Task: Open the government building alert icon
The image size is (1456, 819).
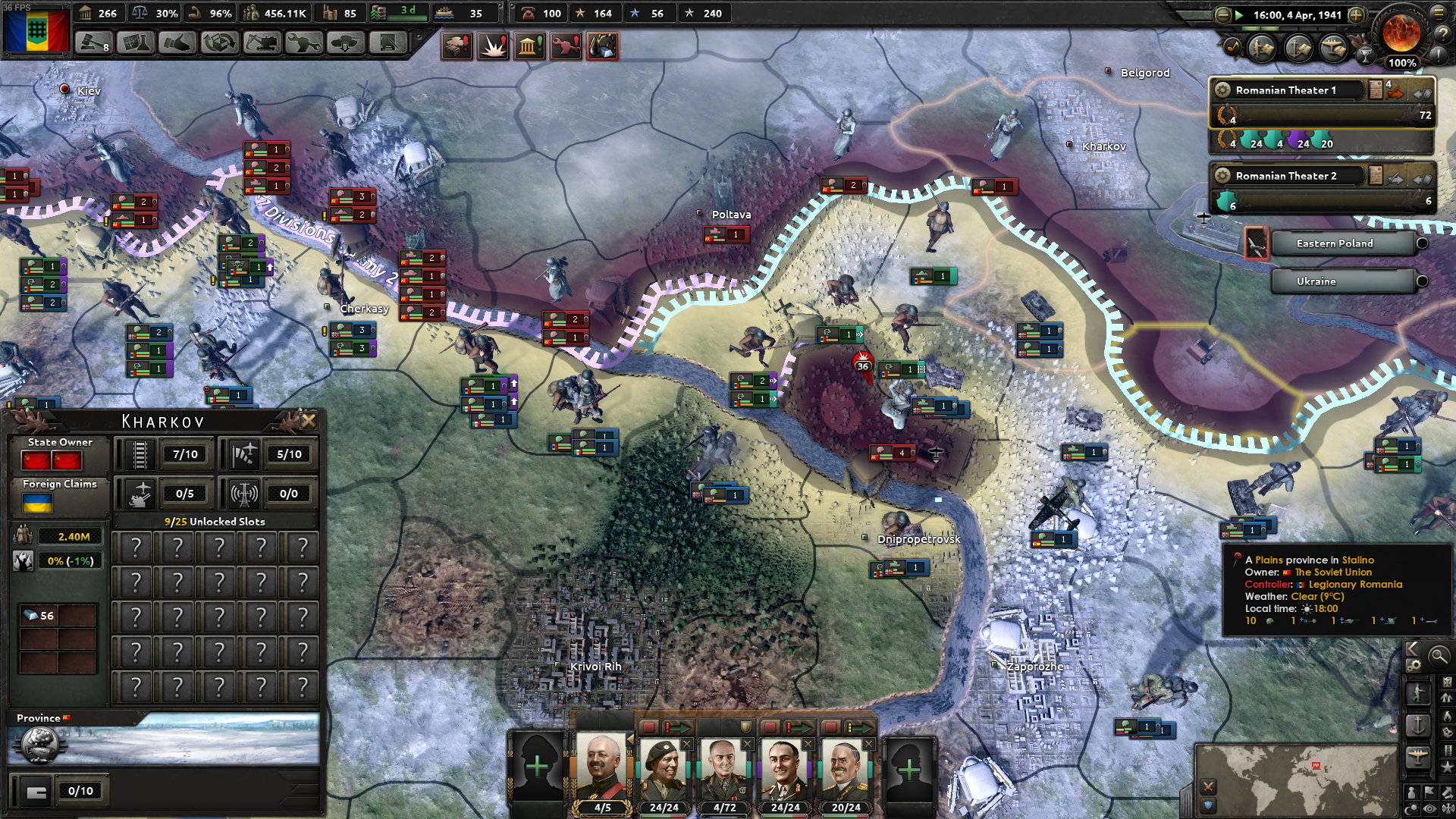Action: (x=529, y=46)
